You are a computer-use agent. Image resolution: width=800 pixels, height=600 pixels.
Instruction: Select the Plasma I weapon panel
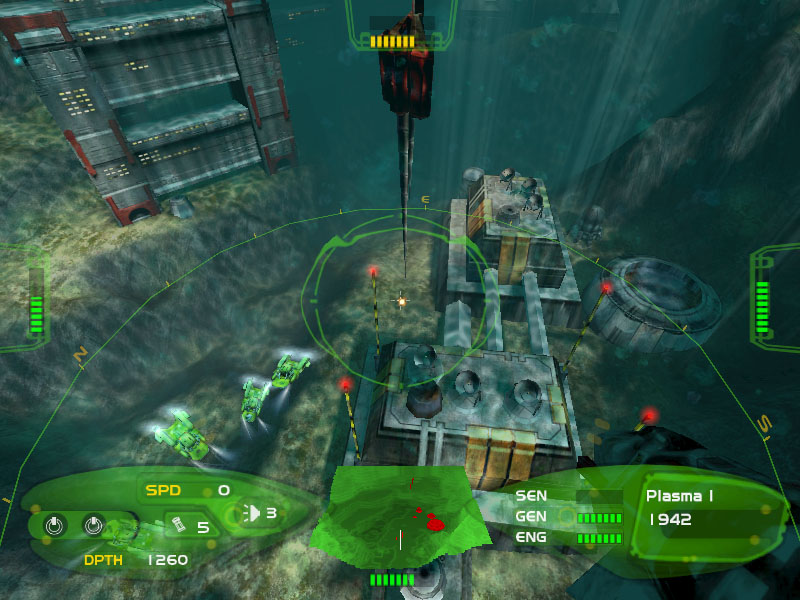[x=702, y=508]
